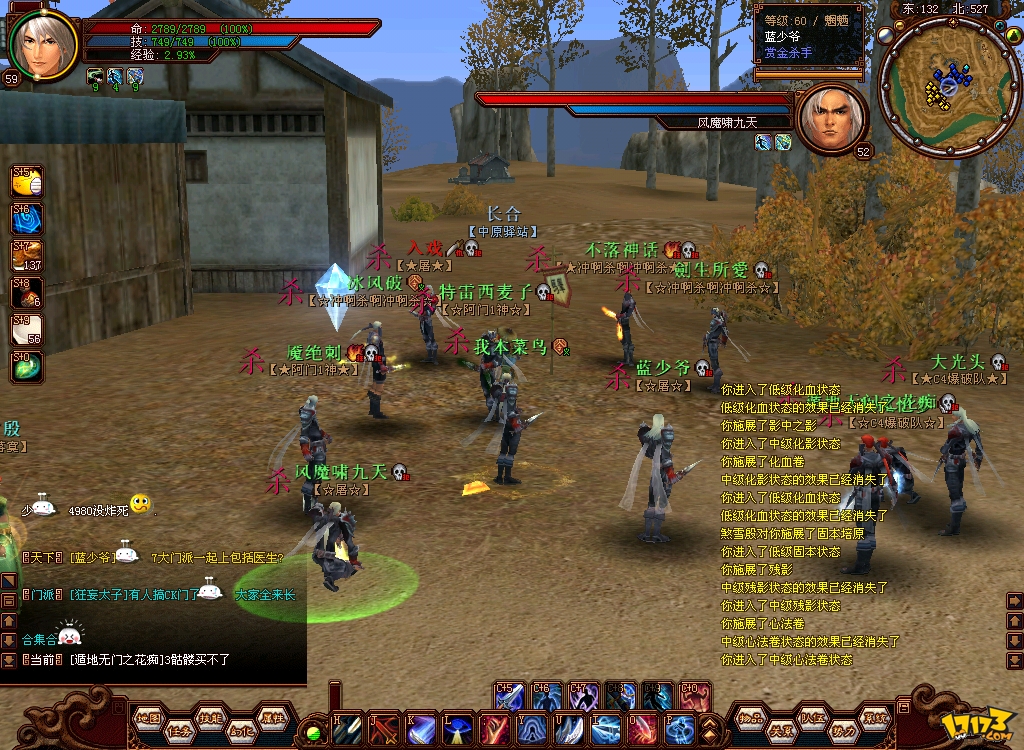1024x750 pixels.
Task: Use the S+0 green jade item slot
Action: point(27,366)
